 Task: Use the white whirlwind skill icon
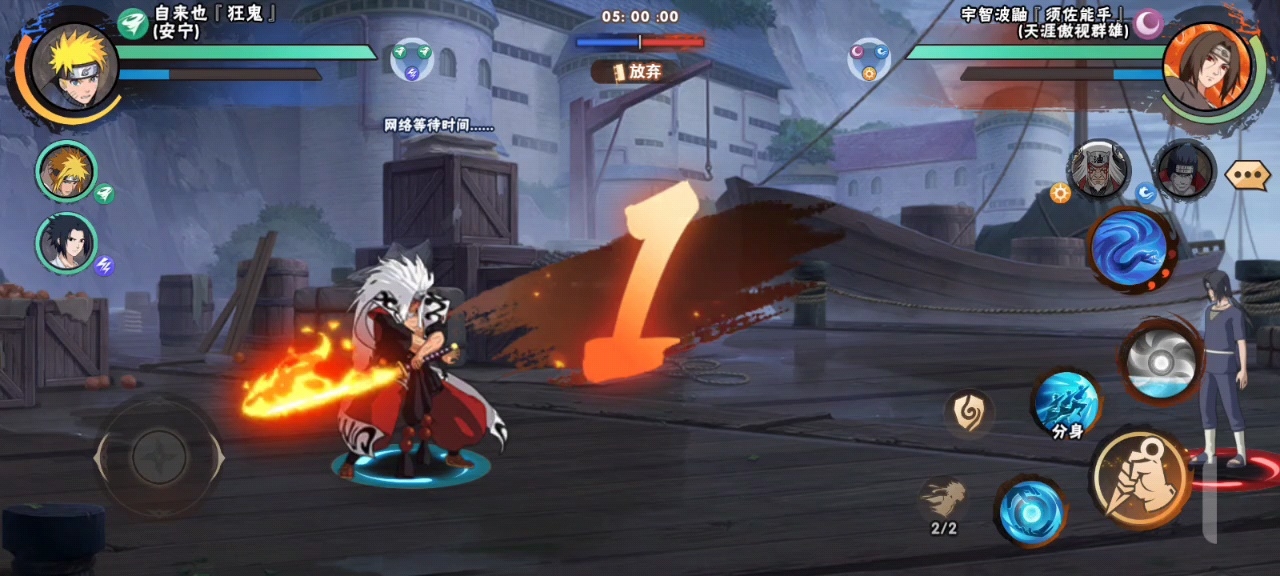pyautogui.click(x=1159, y=360)
